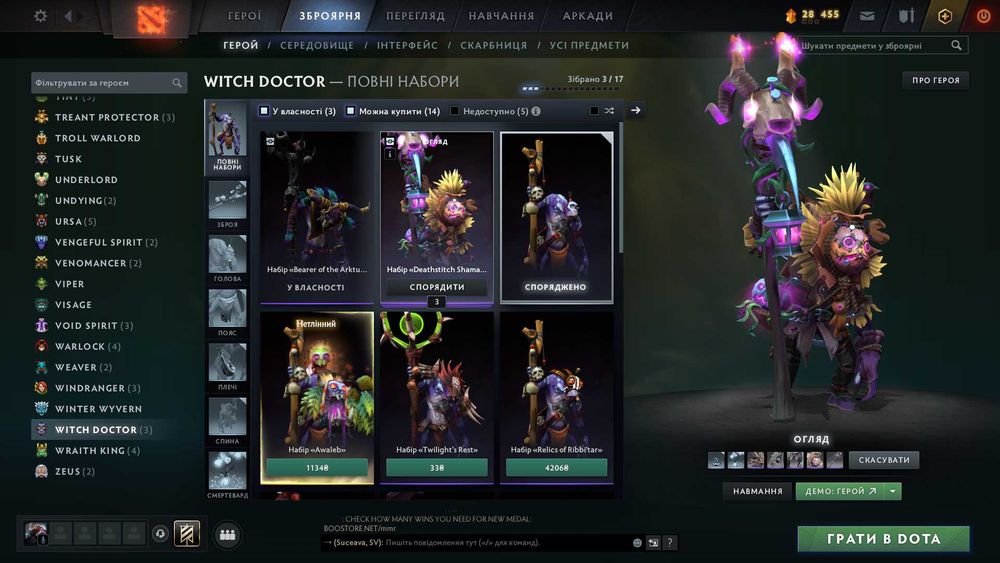1000x563 pixels.
Task: Go to the СКАРБНИЦЯ subtab
Action: [x=494, y=46]
